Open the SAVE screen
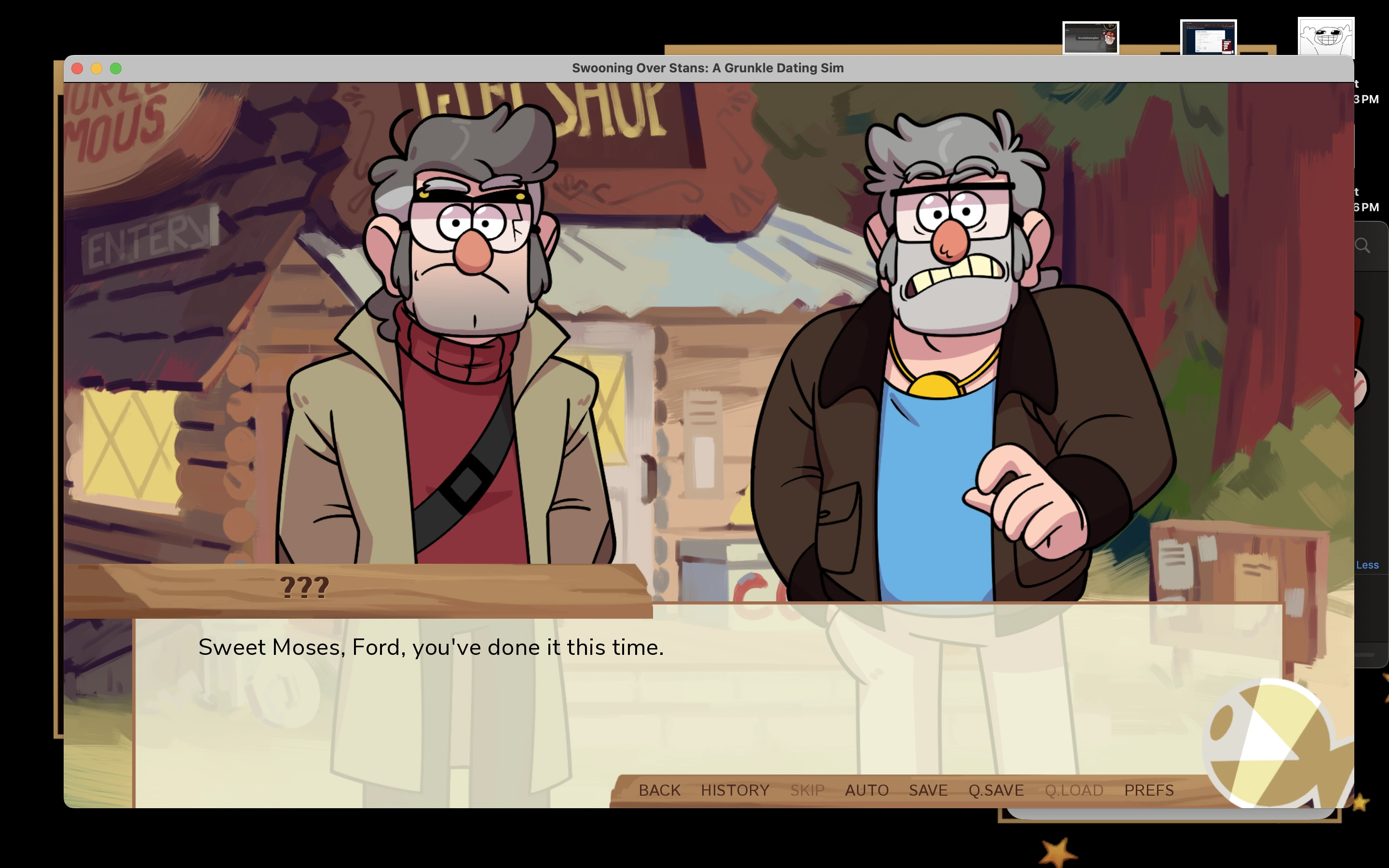 [928, 790]
